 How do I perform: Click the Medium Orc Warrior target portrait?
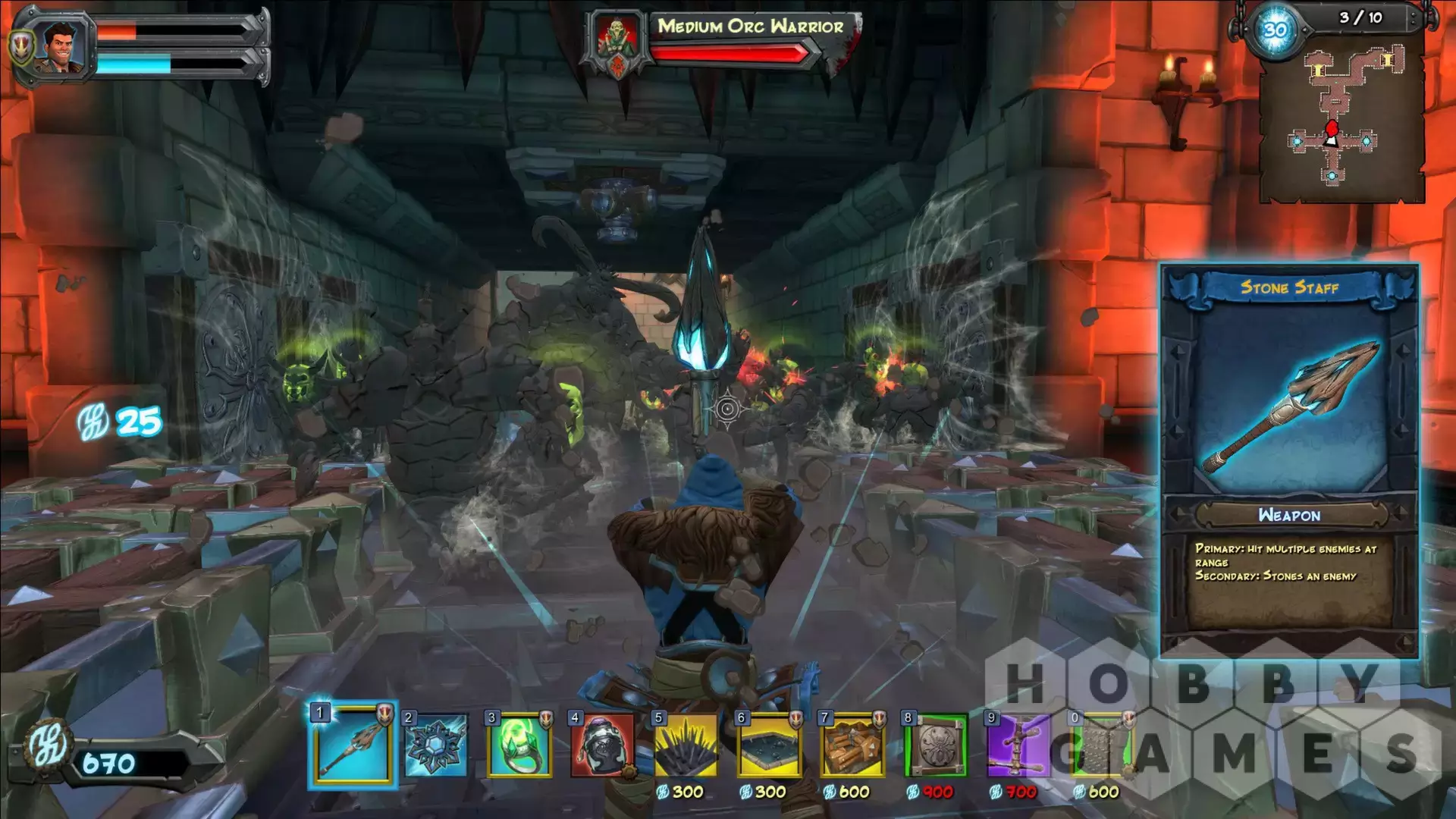coord(617,43)
